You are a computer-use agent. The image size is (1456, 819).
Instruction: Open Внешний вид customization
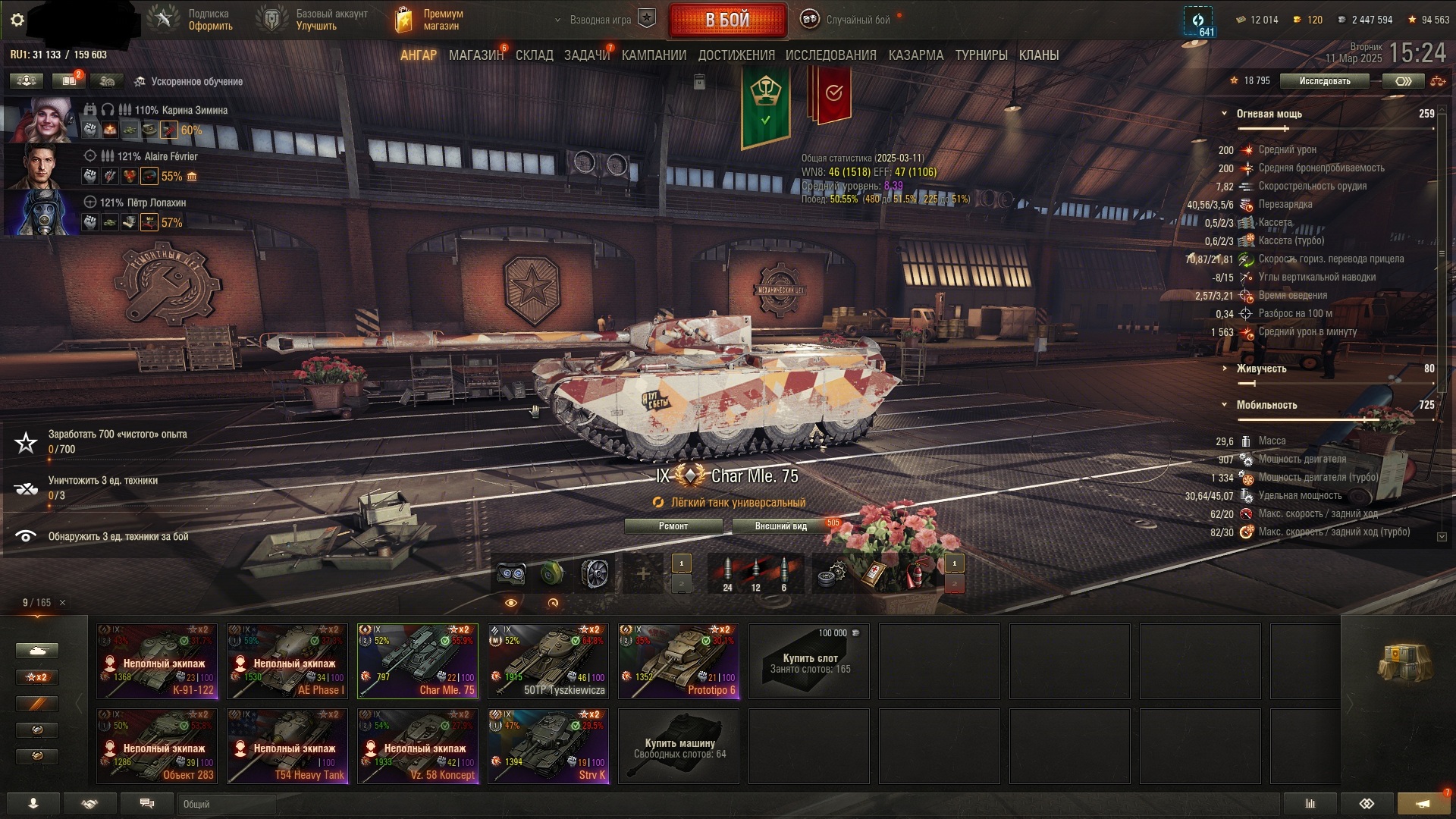point(780,526)
